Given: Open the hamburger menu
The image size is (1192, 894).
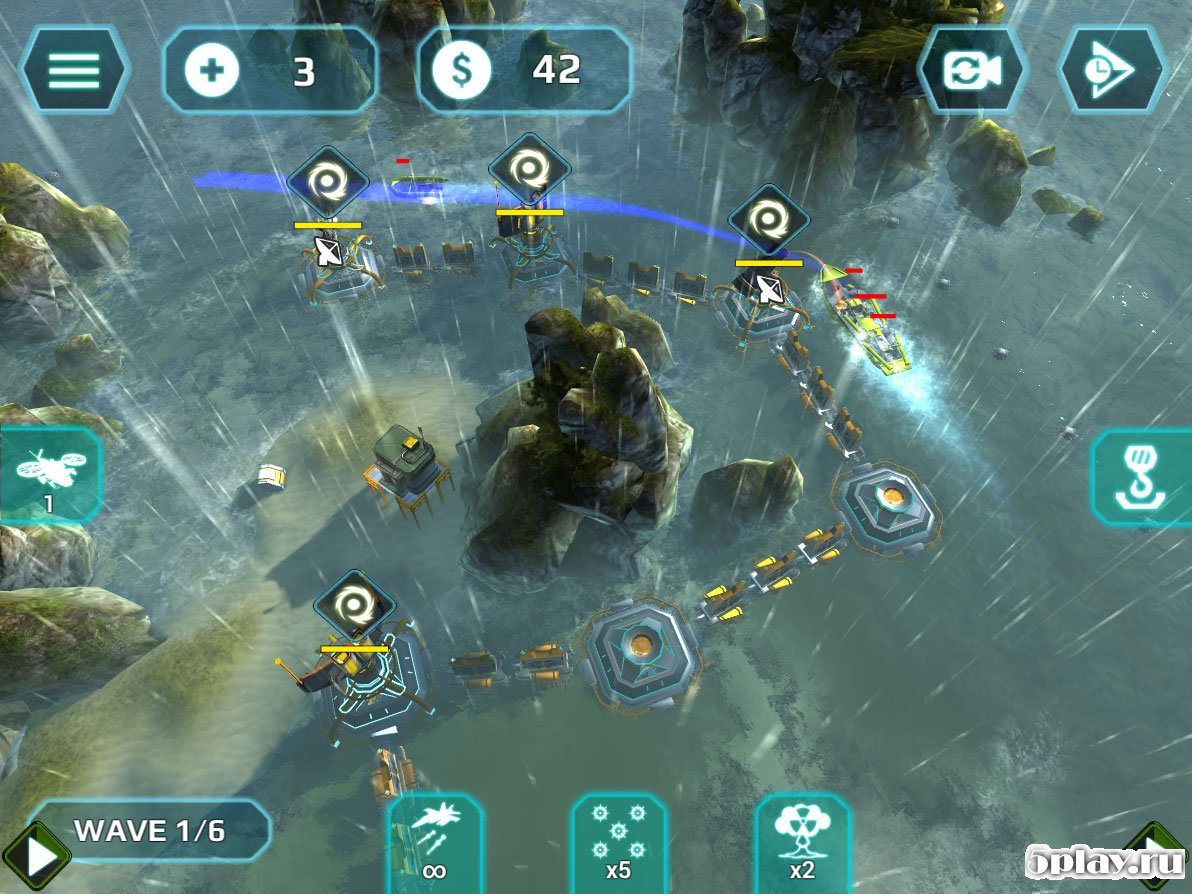Looking at the screenshot, I should 74,70.
